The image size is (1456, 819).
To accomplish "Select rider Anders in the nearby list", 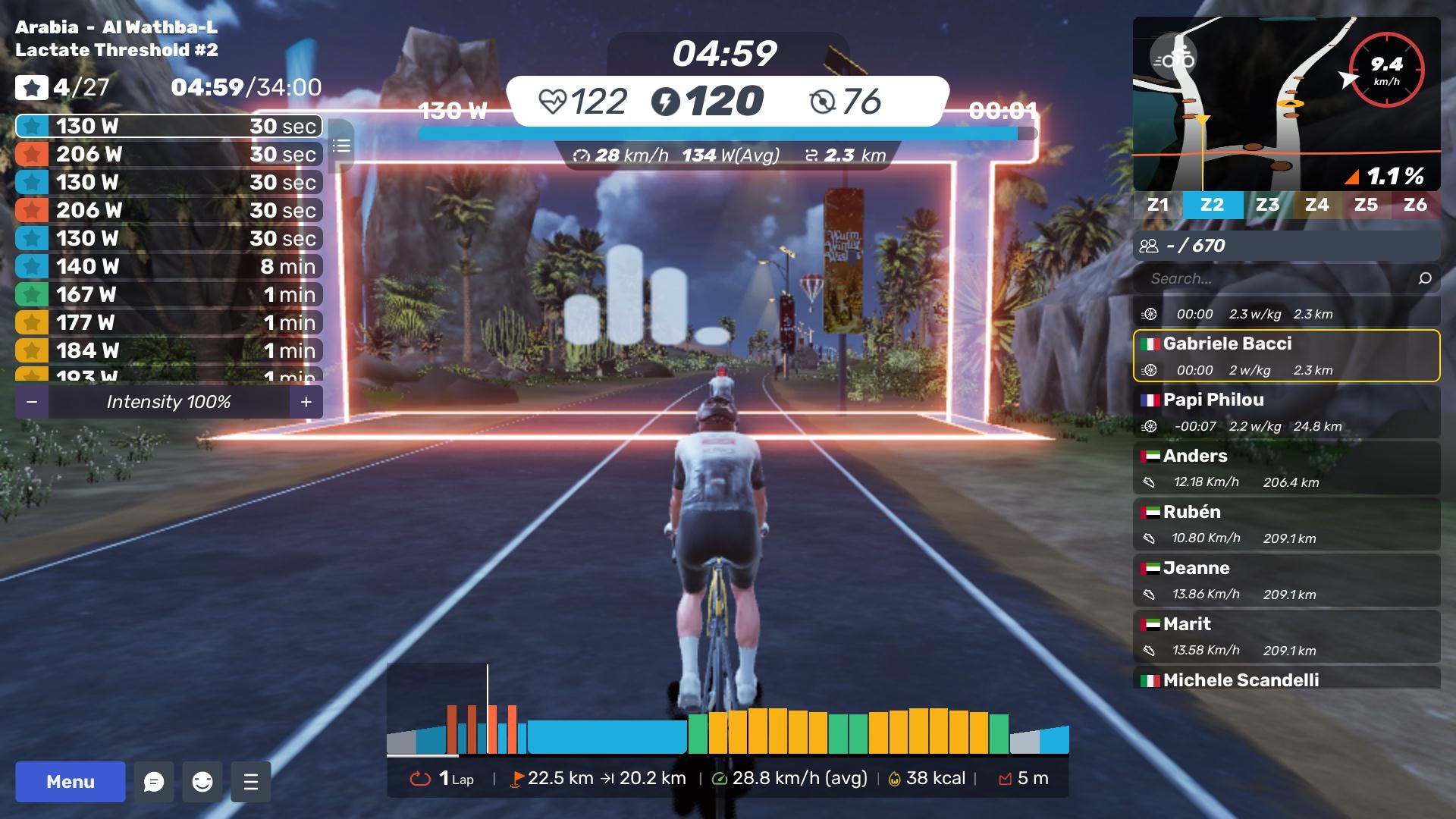I will [1286, 468].
